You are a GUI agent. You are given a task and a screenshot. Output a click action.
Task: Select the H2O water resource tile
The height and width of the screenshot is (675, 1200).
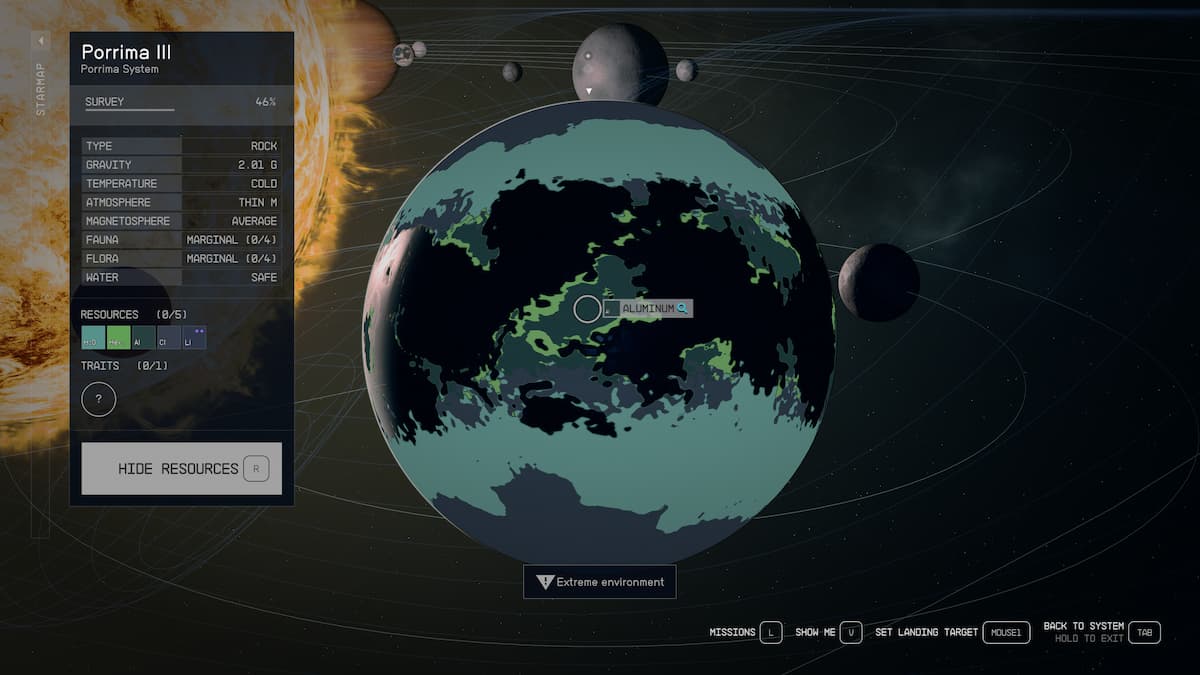tap(92, 338)
